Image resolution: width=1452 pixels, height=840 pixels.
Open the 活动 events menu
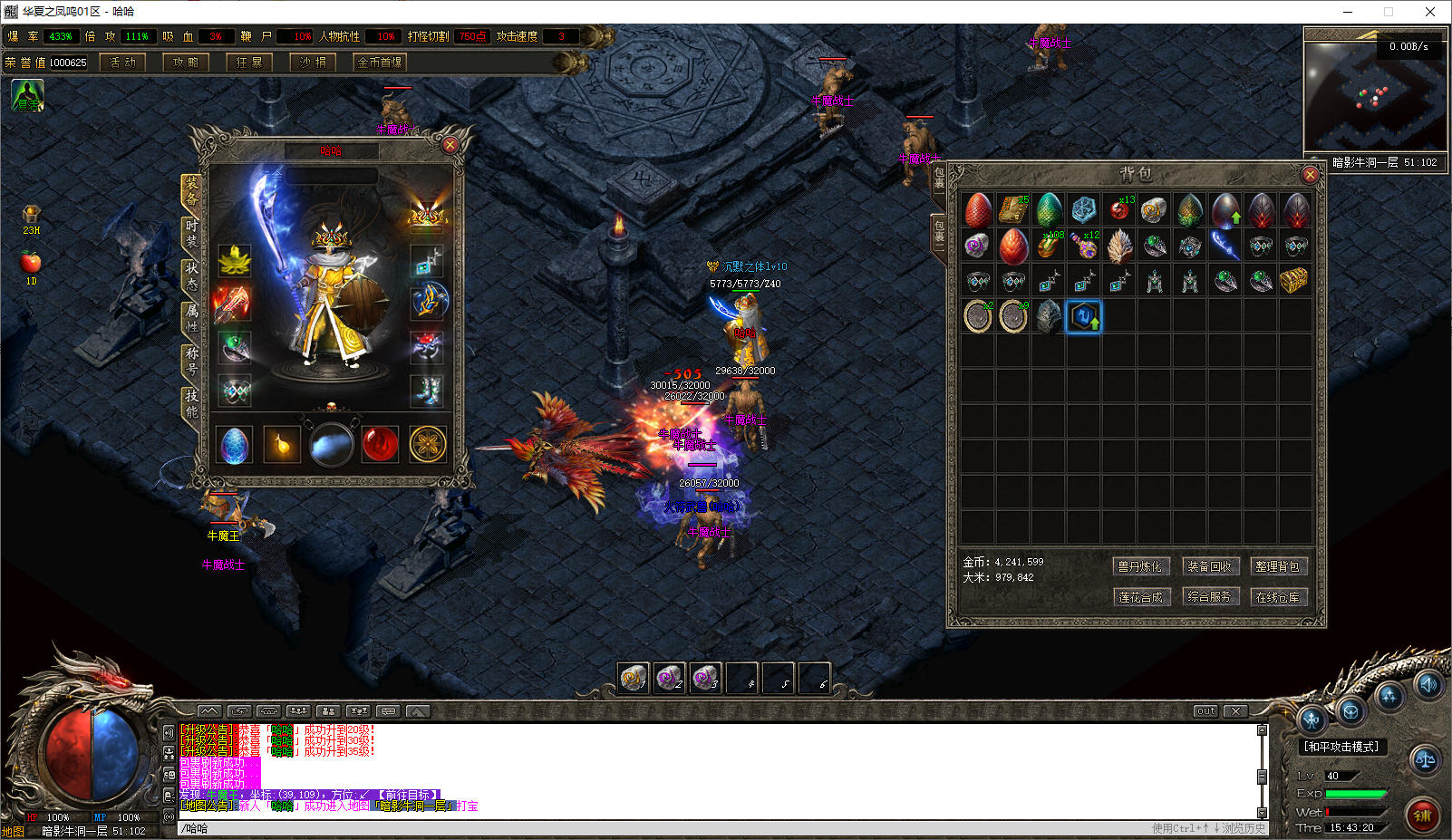click(122, 63)
